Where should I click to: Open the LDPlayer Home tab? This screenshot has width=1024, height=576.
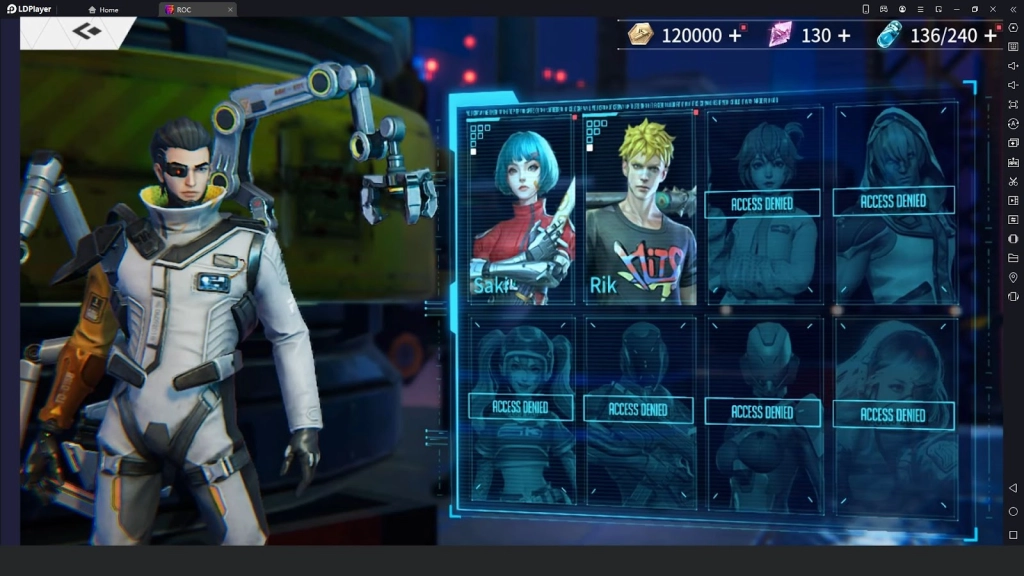click(103, 9)
